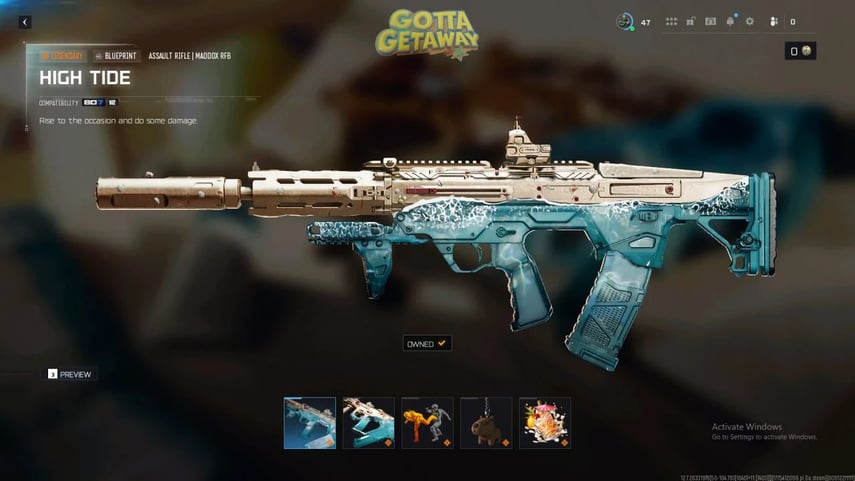The height and width of the screenshot is (481, 855).
Task: Open the notifications bell
Action: coord(730,22)
